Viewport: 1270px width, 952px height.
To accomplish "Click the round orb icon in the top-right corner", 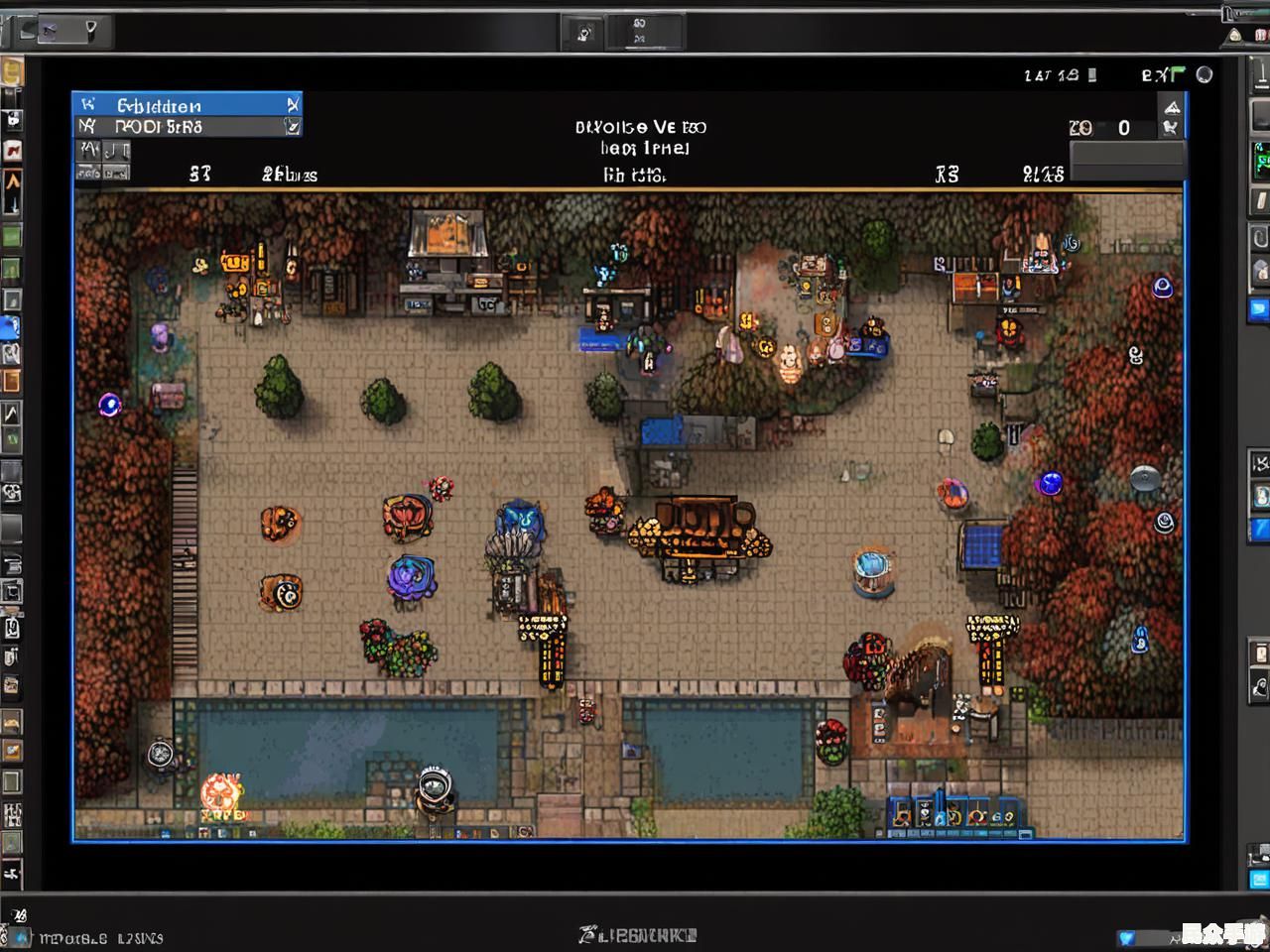I will 1205,74.
